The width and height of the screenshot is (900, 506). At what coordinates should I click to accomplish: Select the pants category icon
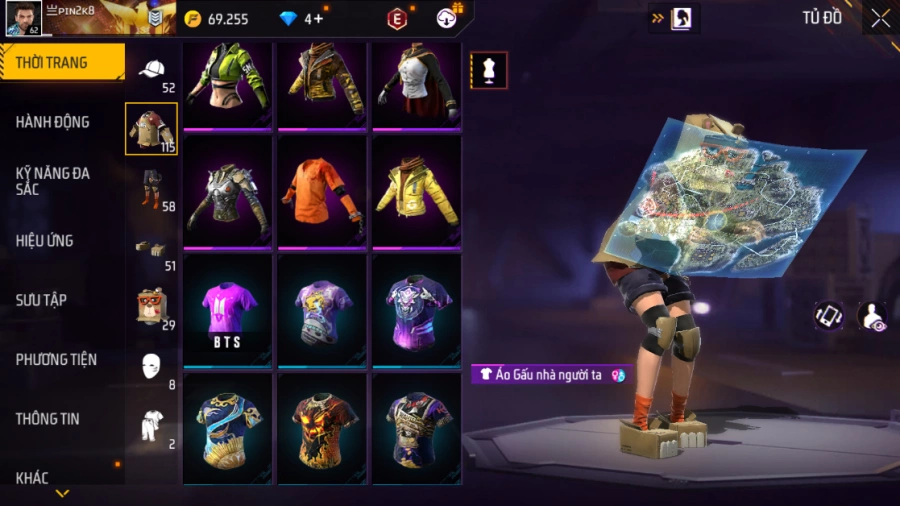pyautogui.click(x=152, y=189)
